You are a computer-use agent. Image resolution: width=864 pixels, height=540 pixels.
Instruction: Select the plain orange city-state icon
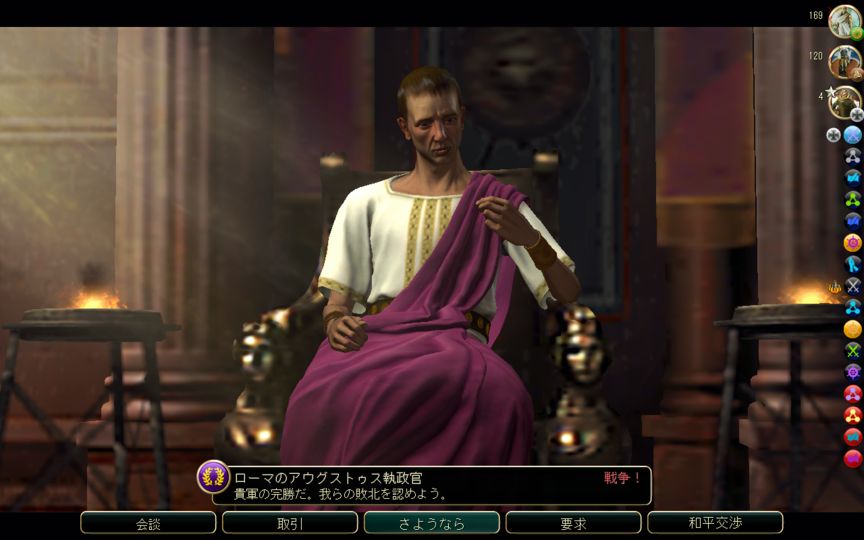point(852,328)
